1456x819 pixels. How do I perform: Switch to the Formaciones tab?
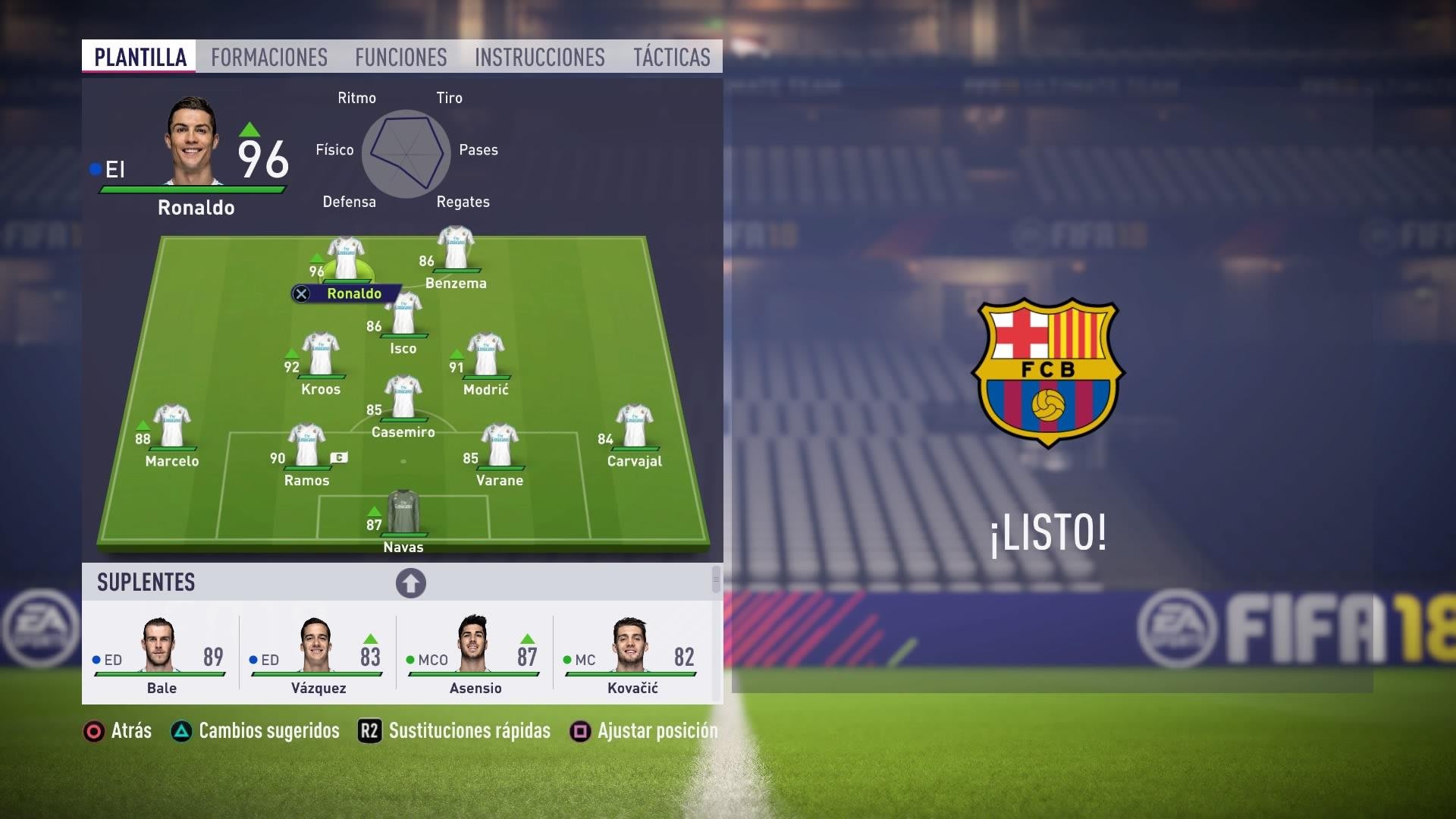(268, 57)
